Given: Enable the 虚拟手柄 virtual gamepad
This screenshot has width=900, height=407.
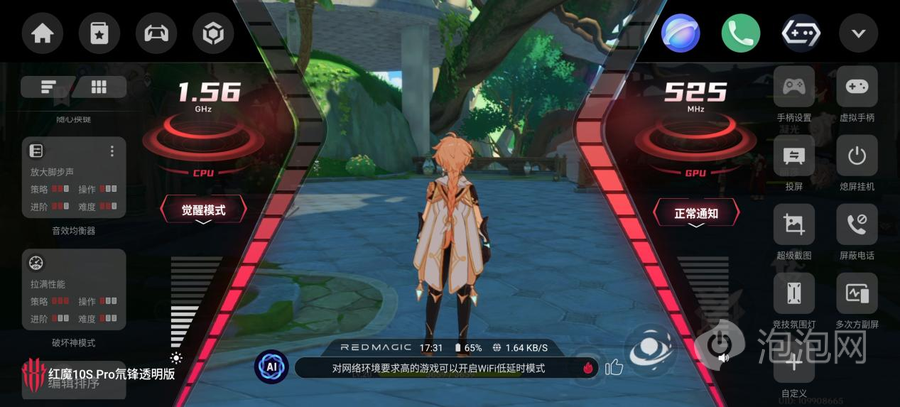Looking at the screenshot, I should 857,88.
